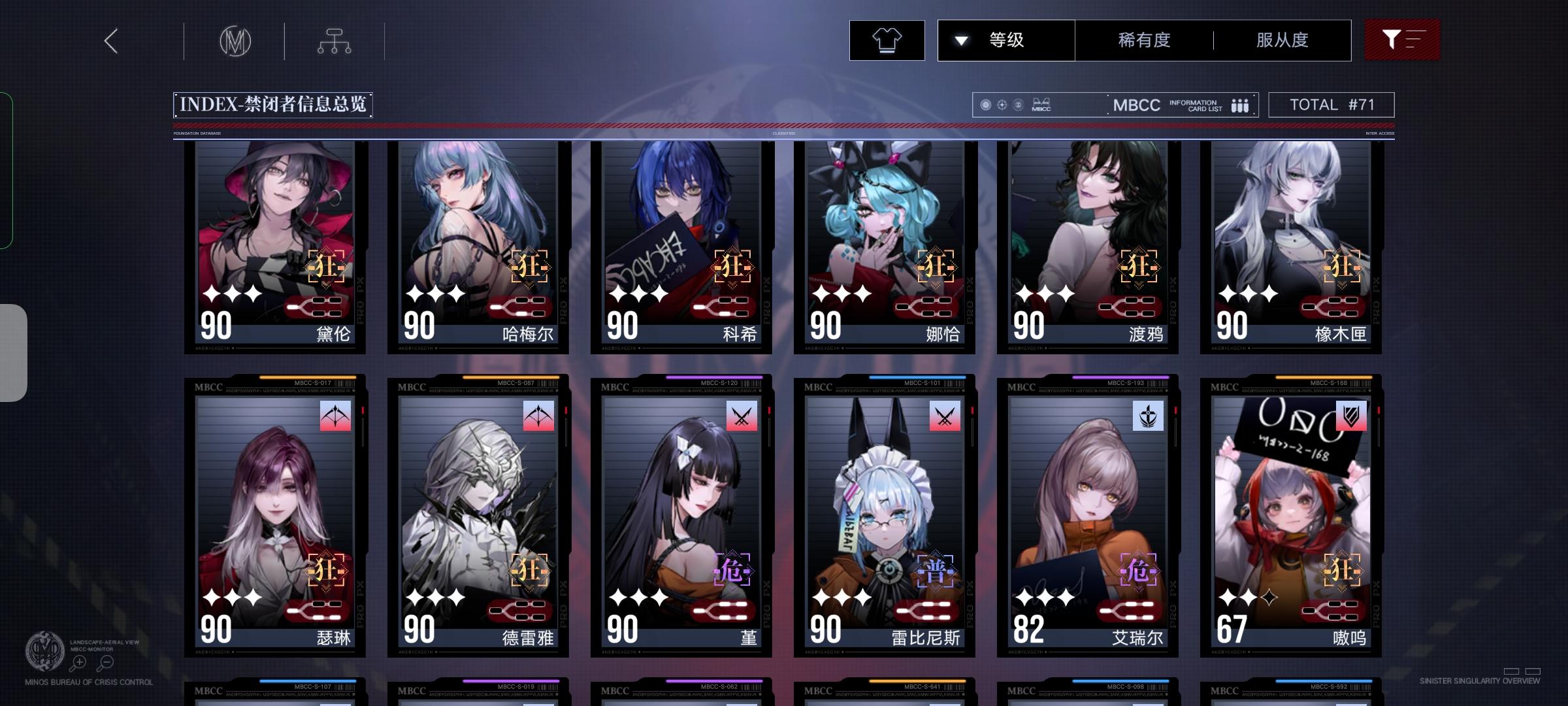1568x706 pixels.
Task: Open the outfit/costume icon in the toolbar
Action: [886, 40]
